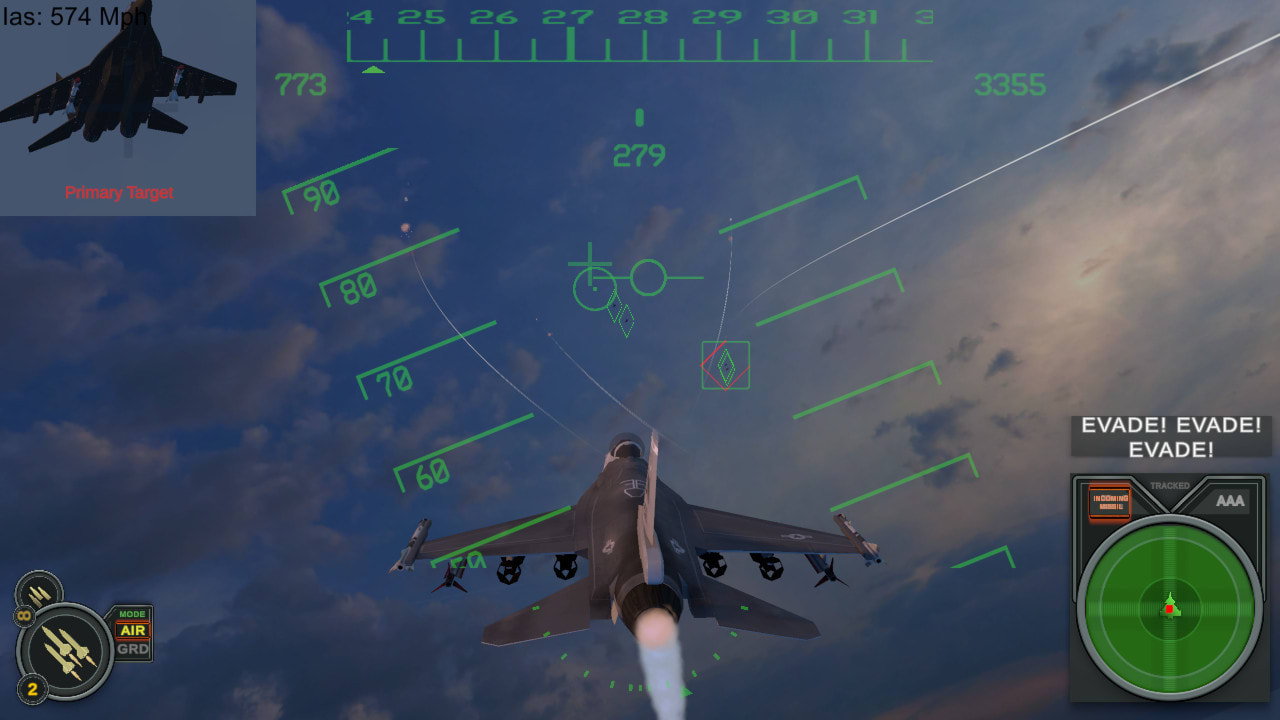Switch weapon mode to GRD
This screenshot has height=720, width=1280.
(131, 648)
